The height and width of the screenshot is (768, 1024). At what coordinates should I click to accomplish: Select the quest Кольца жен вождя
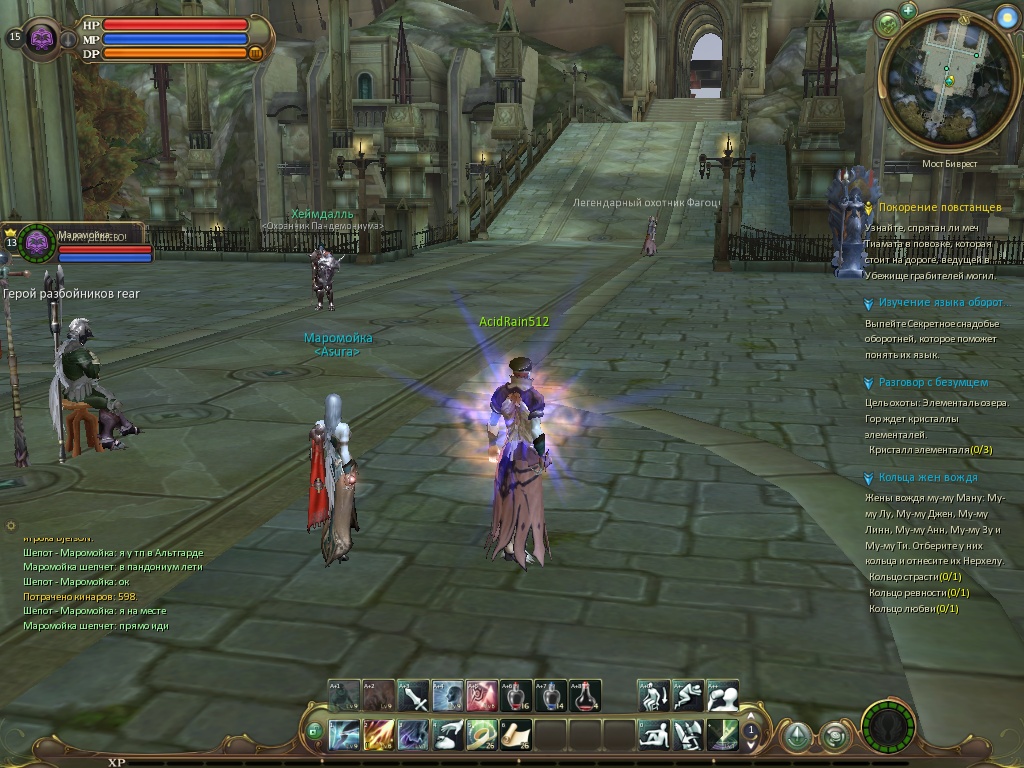[x=927, y=478]
